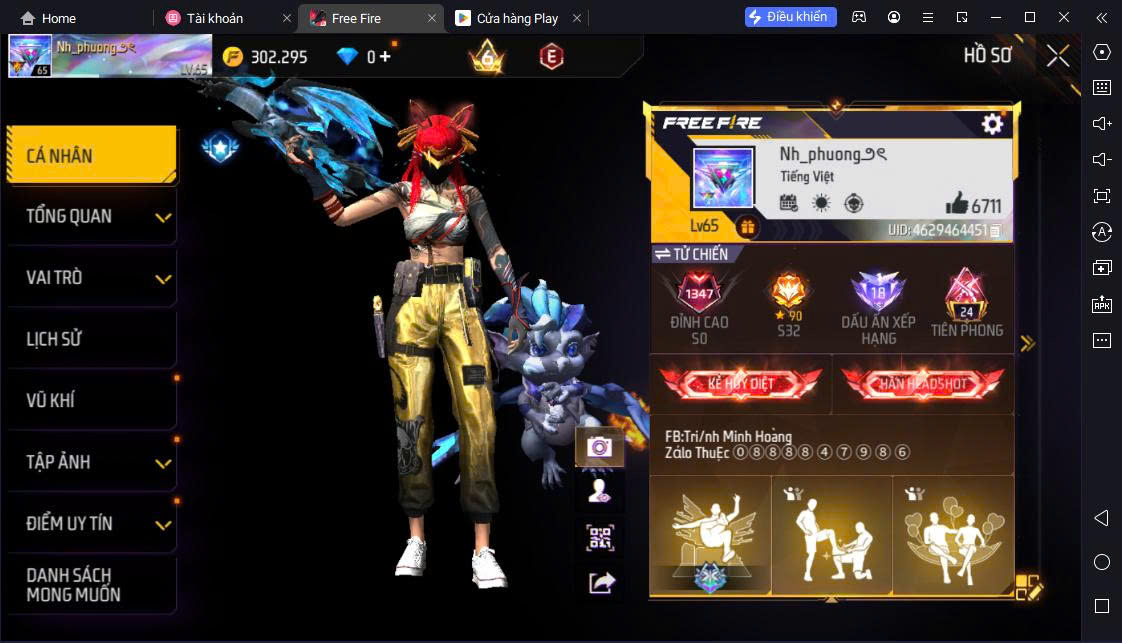Tap the camera photo button
The width and height of the screenshot is (1122, 643).
click(x=600, y=447)
